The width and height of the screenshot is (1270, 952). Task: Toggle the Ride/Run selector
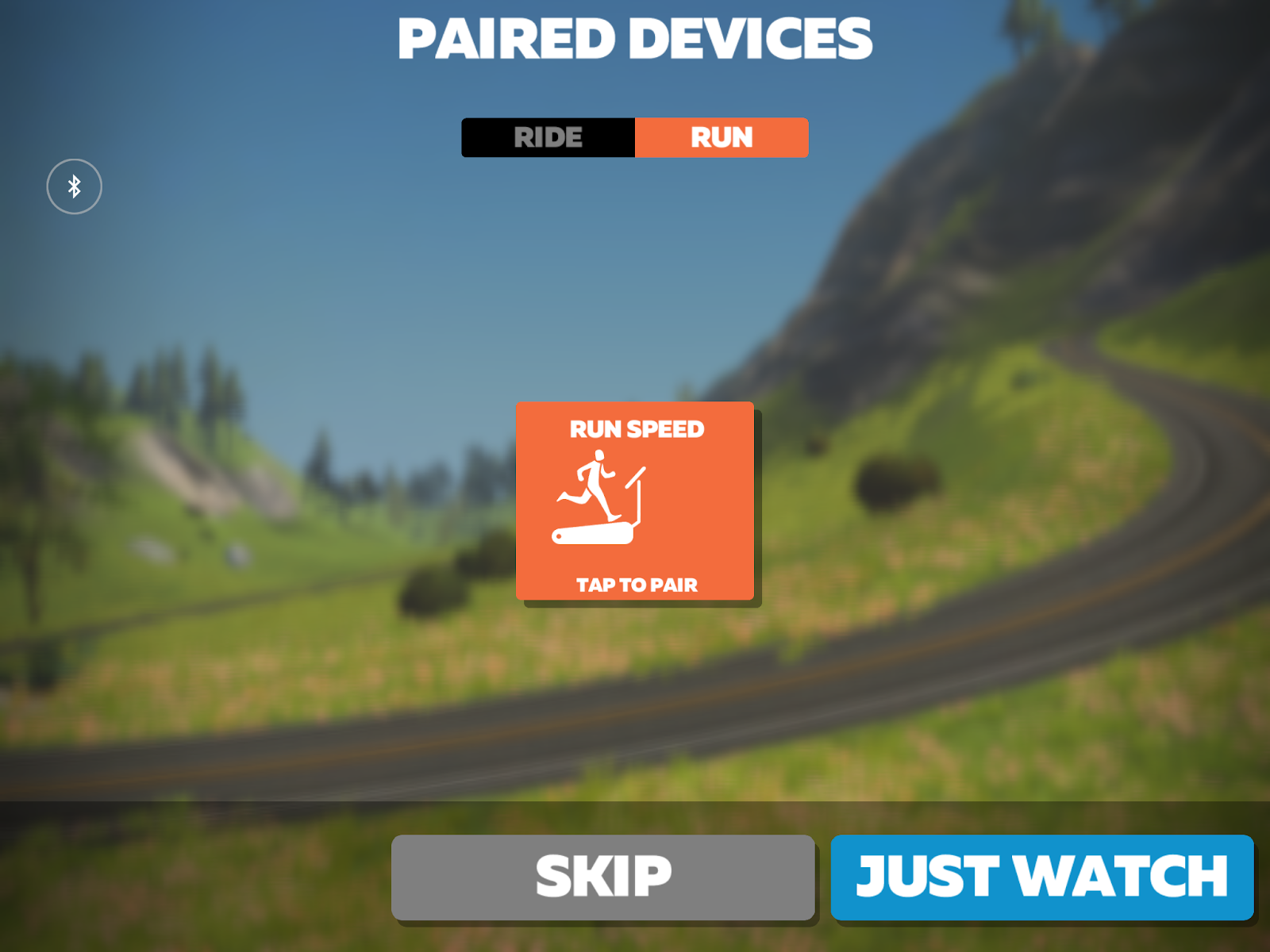pos(635,136)
